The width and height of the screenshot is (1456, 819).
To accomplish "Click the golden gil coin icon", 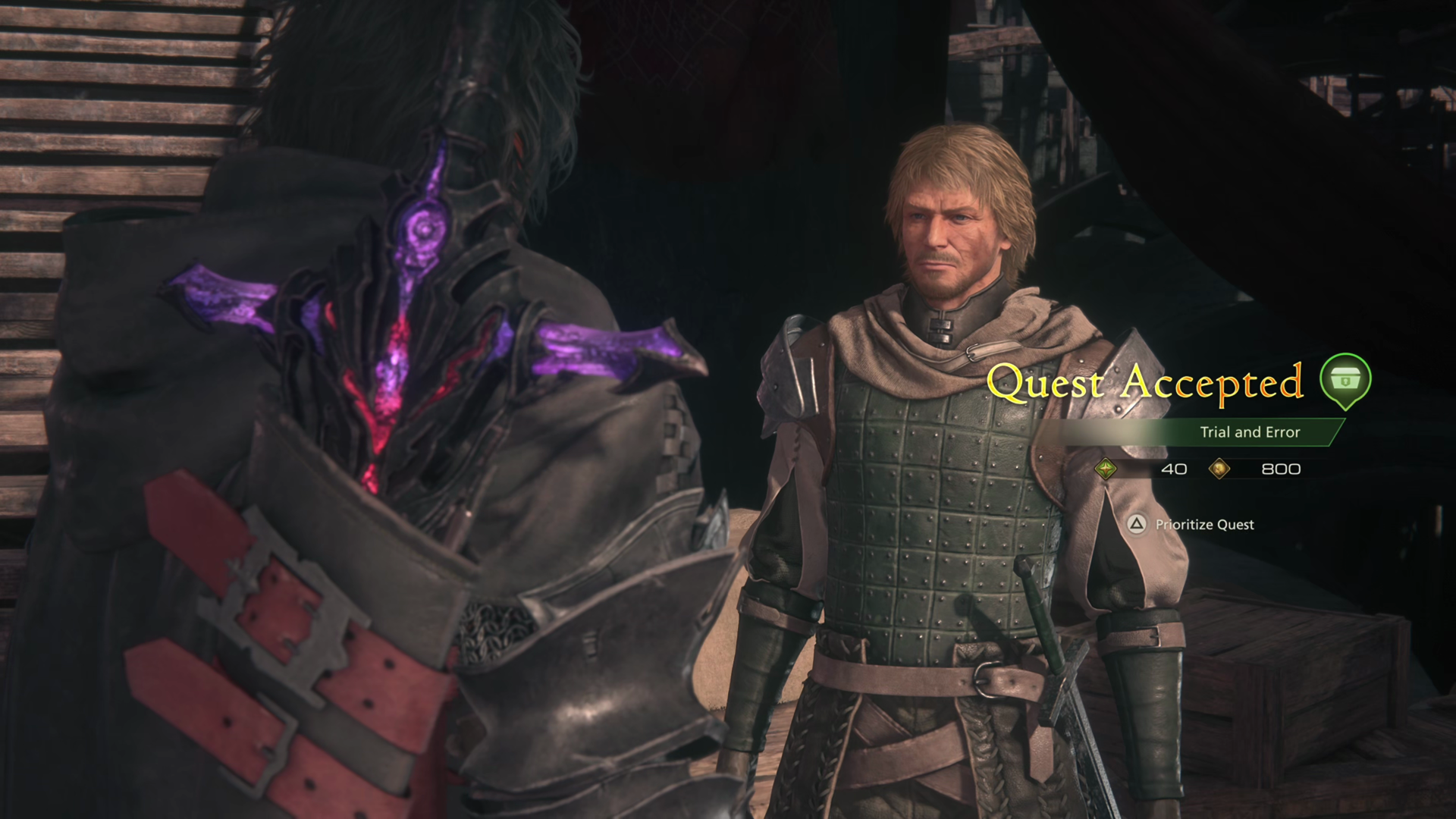I will [1221, 469].
